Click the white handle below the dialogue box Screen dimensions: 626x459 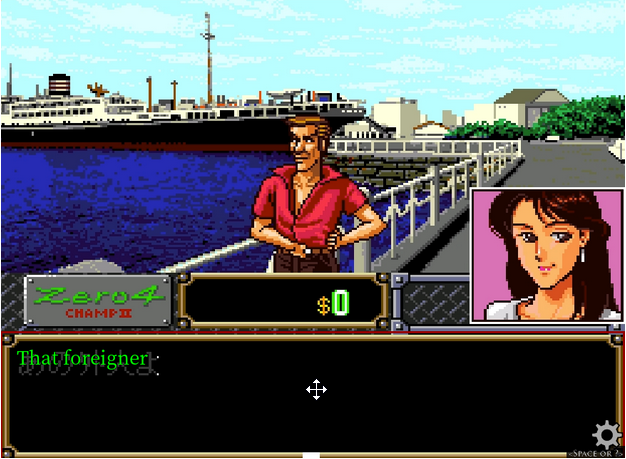point(311,455)
